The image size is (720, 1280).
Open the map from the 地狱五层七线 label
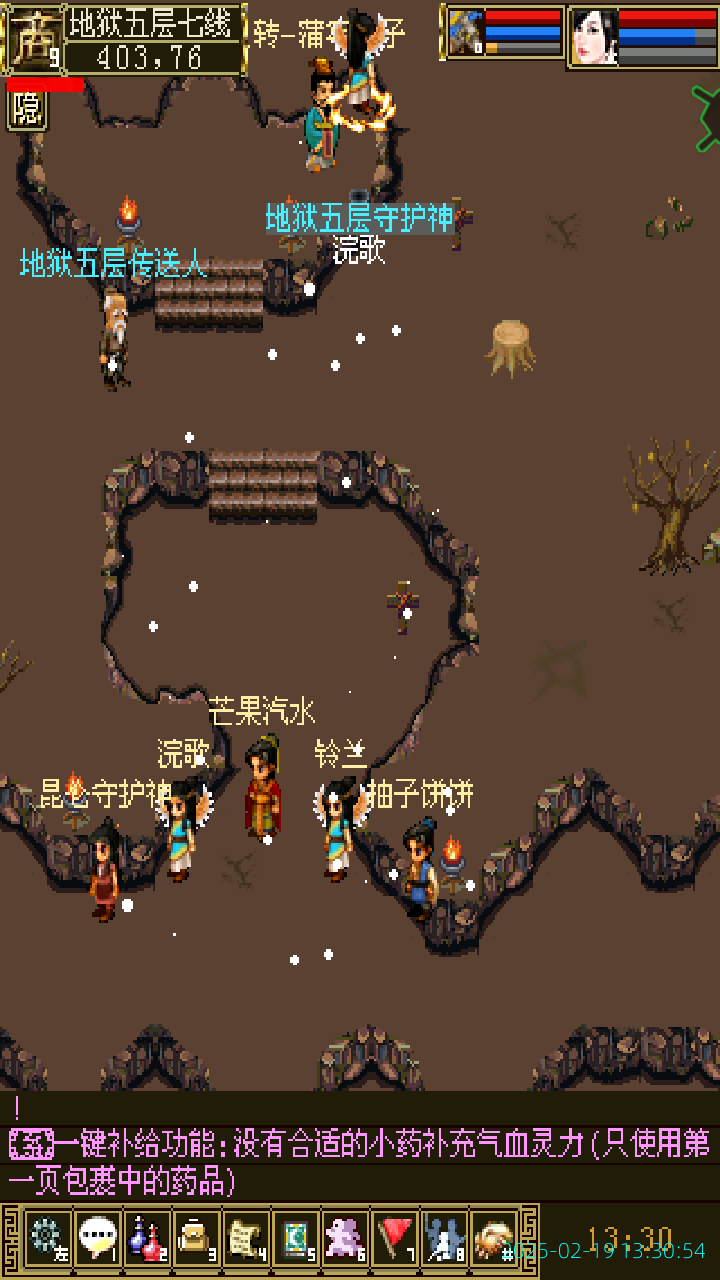tap(155, 23)
